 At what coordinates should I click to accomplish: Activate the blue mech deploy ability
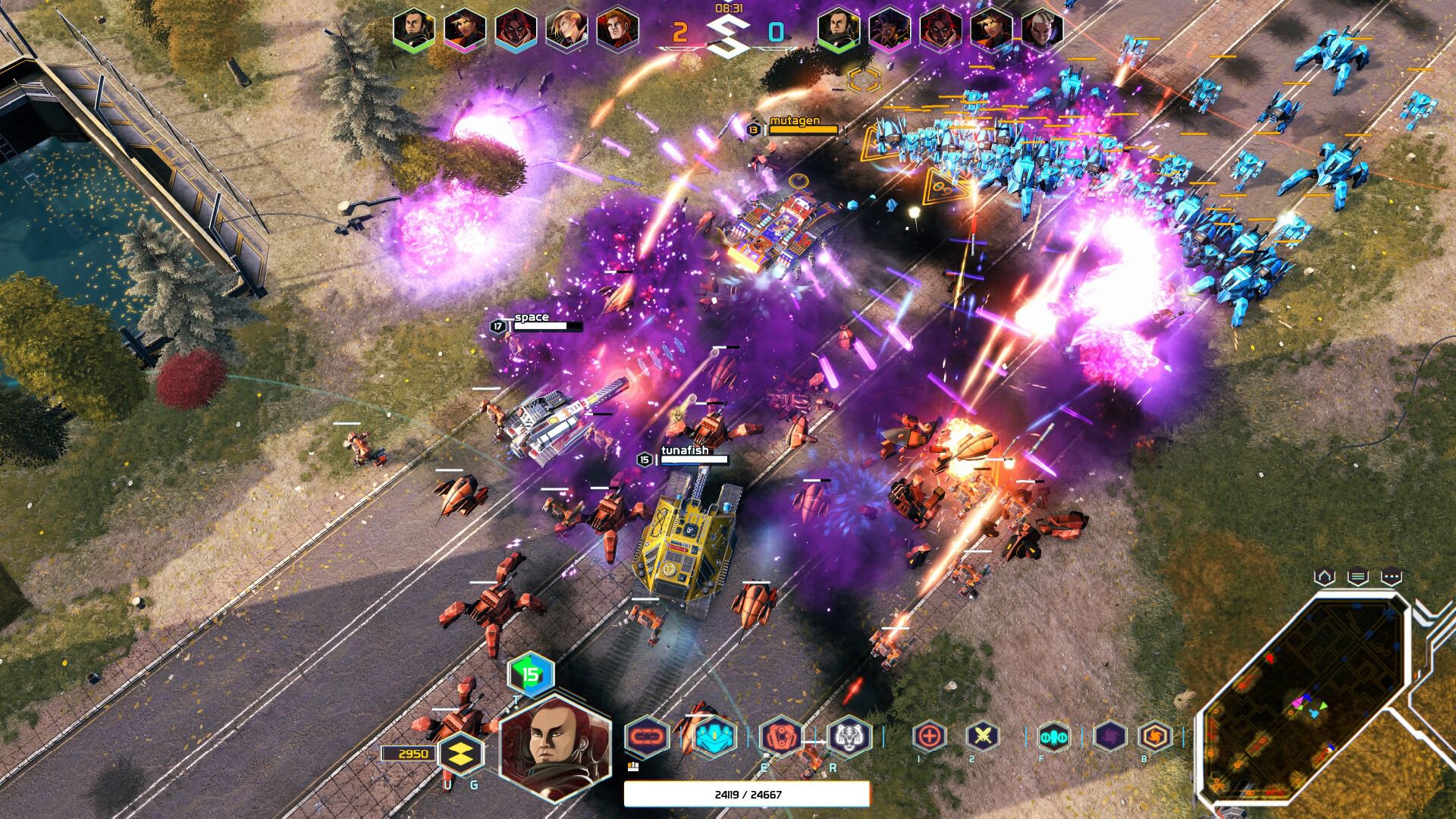[714, 736]
